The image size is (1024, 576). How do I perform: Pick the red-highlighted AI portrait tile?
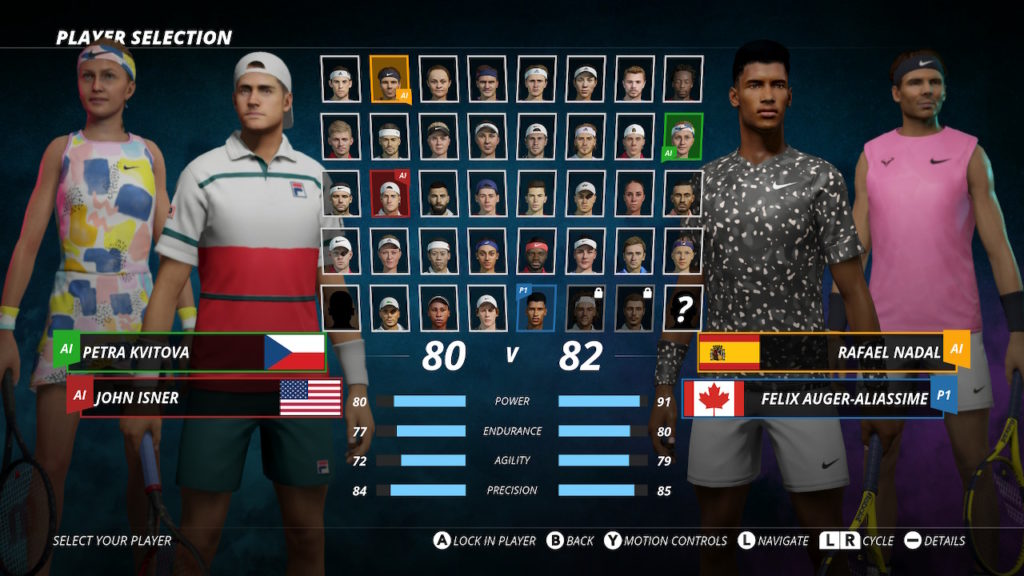(x=389, y=194)
